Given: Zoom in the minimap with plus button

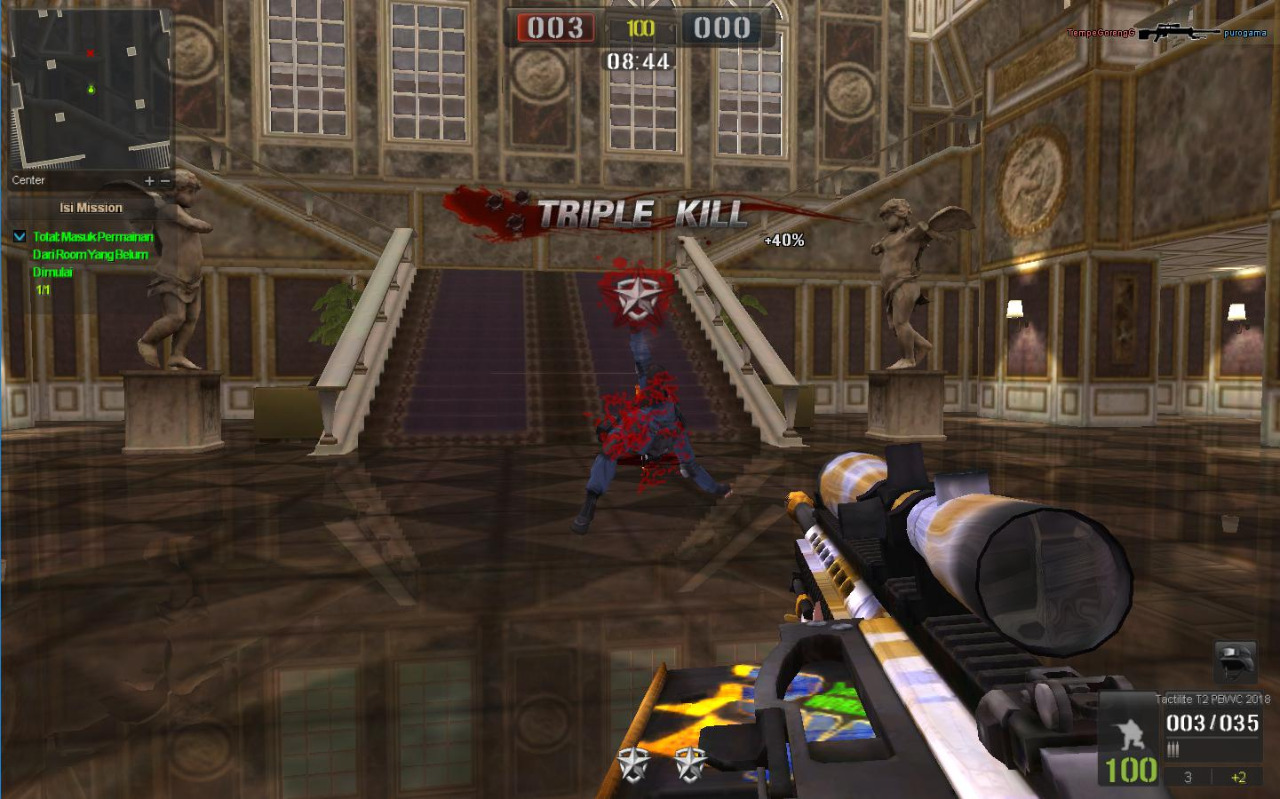Looking at the screenshot, I should tap(149, 181).
